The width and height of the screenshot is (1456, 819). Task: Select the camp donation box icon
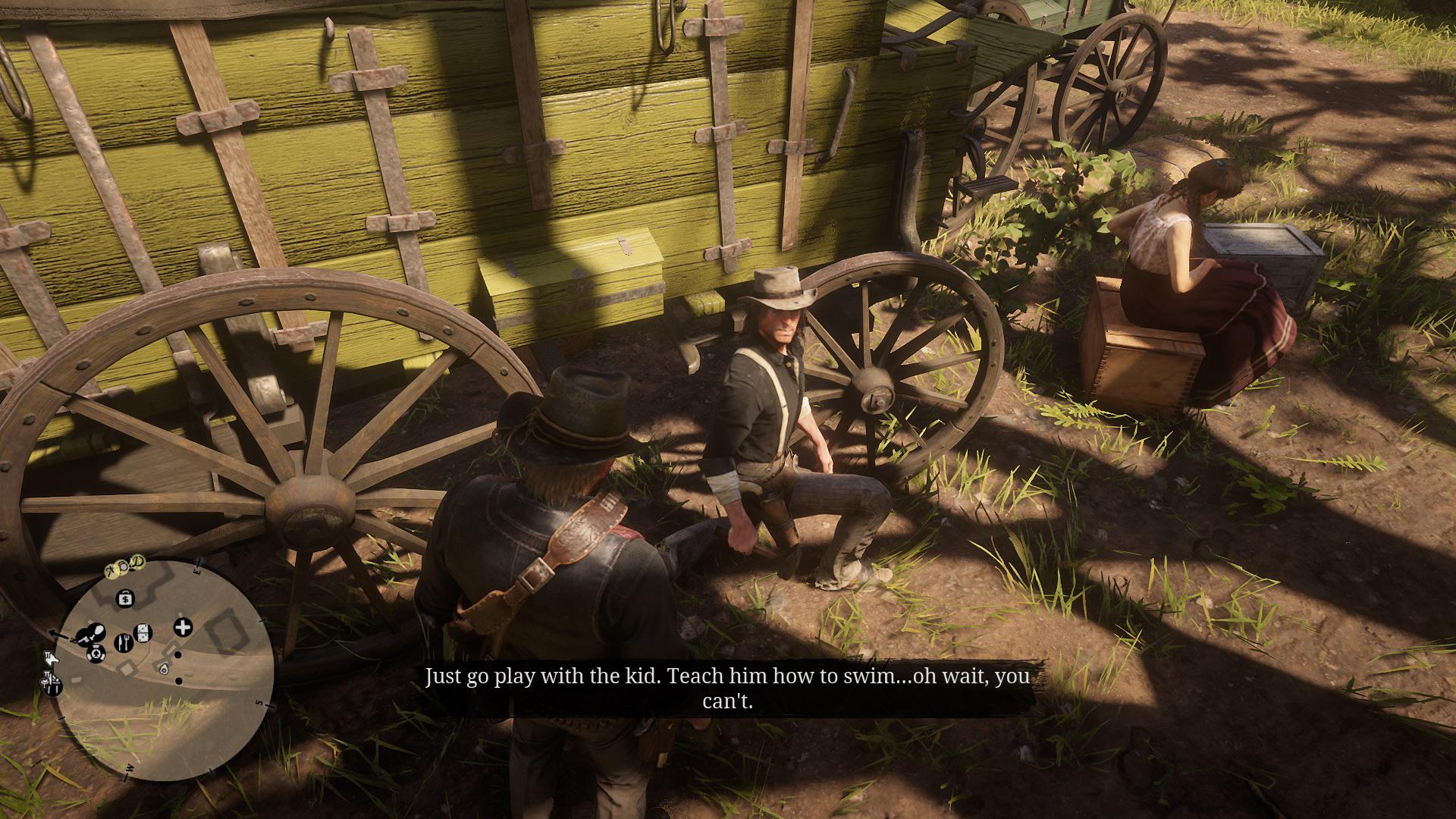(125, 598)
